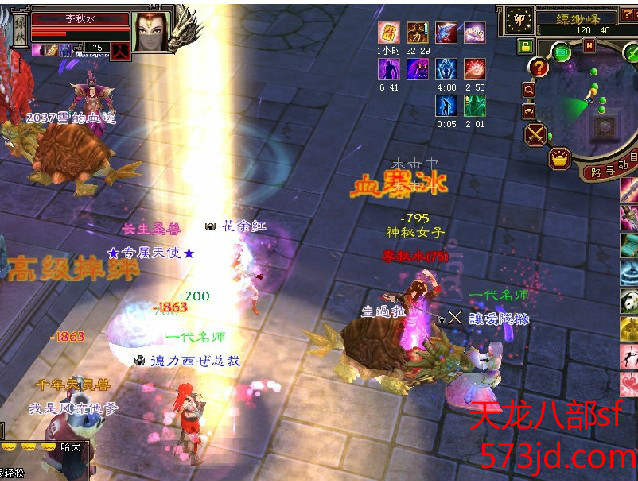Select the red swirl buff icon
Viewport: 638px width, 481px height.
pyautogui.click(x=475, y=68)
